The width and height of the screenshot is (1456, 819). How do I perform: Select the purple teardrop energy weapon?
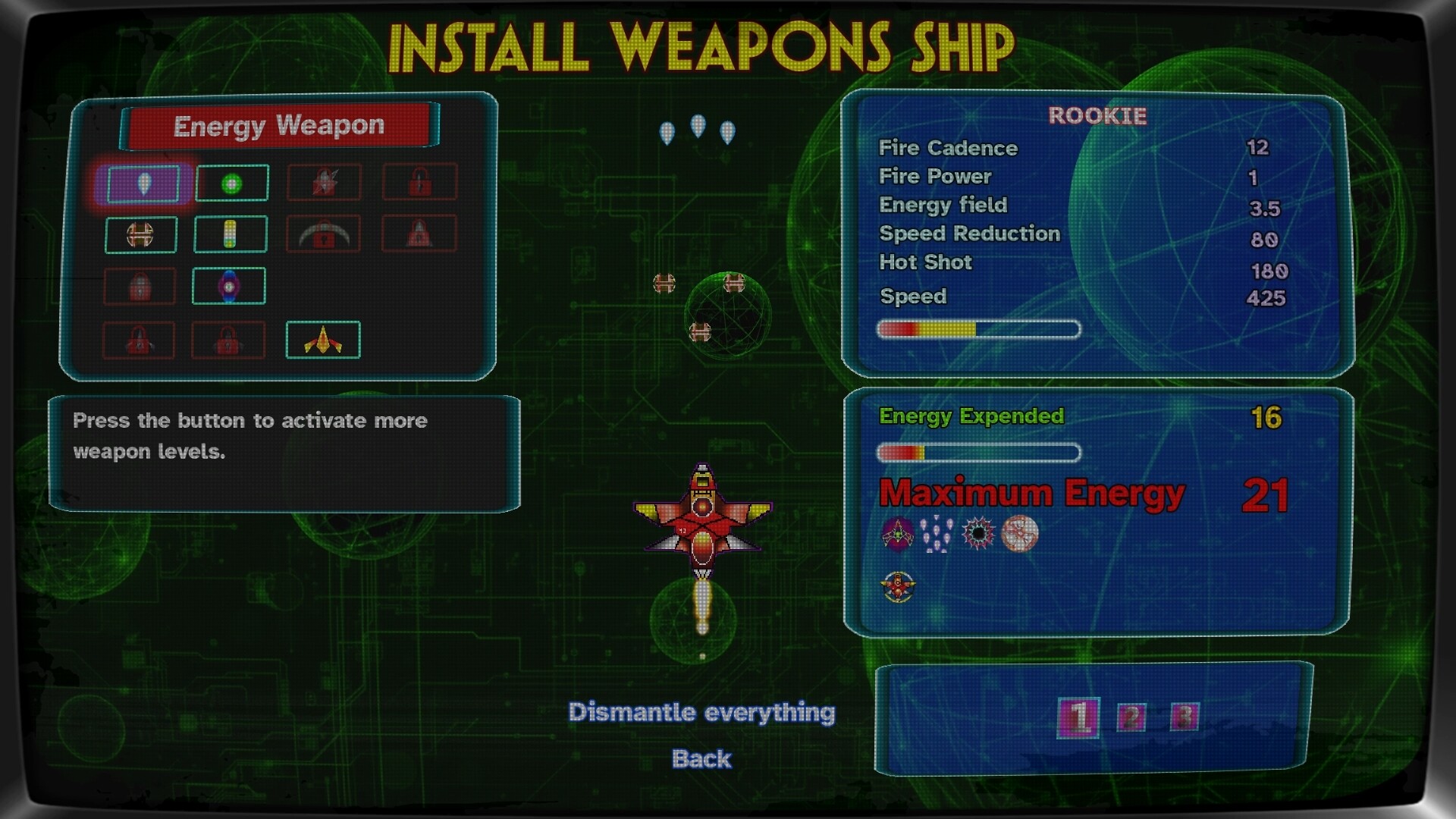point(143,182)
